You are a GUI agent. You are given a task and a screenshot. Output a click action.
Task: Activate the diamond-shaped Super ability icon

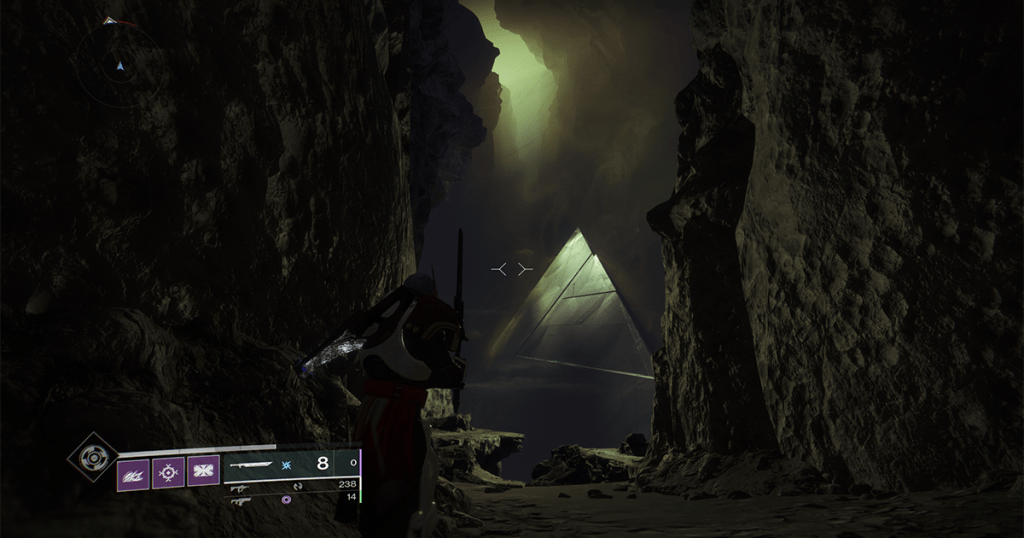point(92,457)
